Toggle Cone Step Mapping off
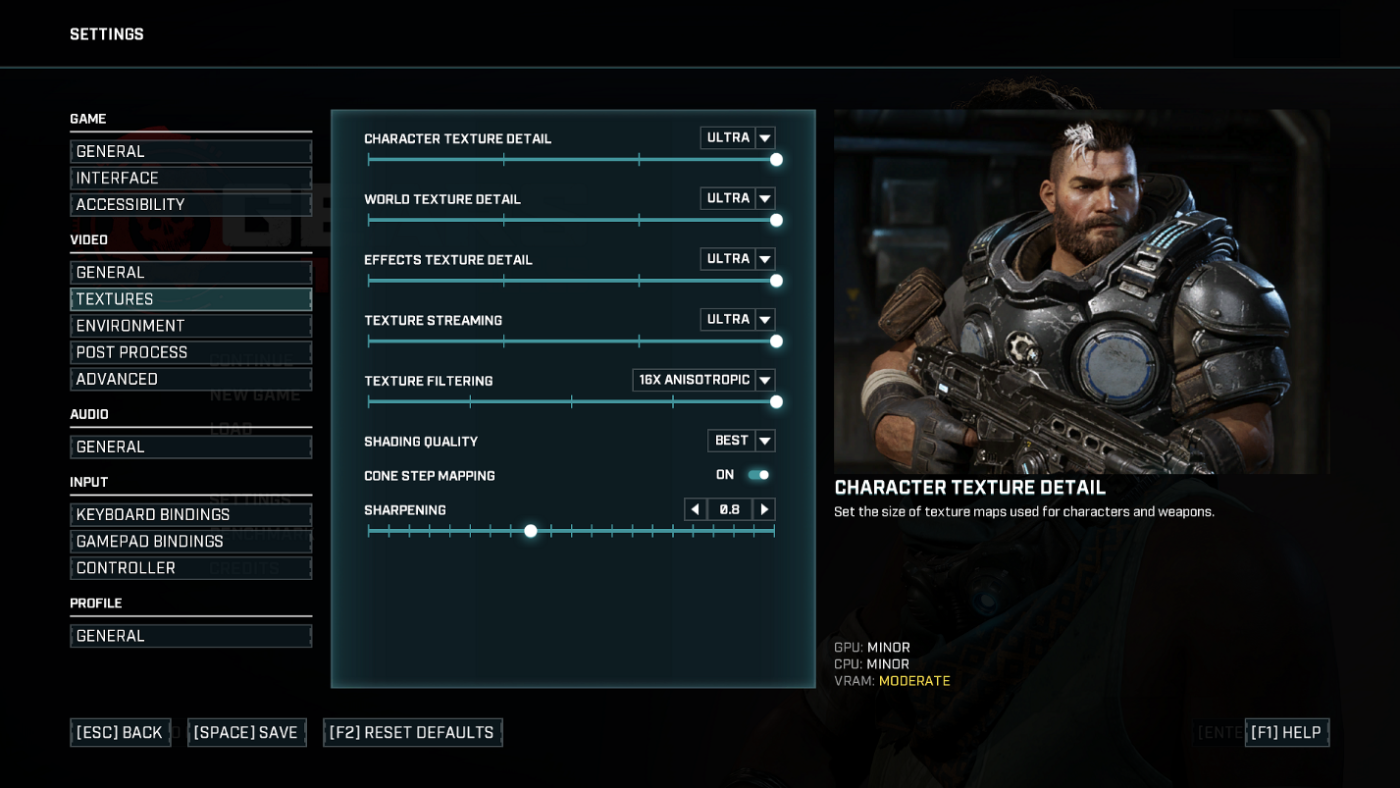Screen dimensions: 1400x788 [757, 474]
